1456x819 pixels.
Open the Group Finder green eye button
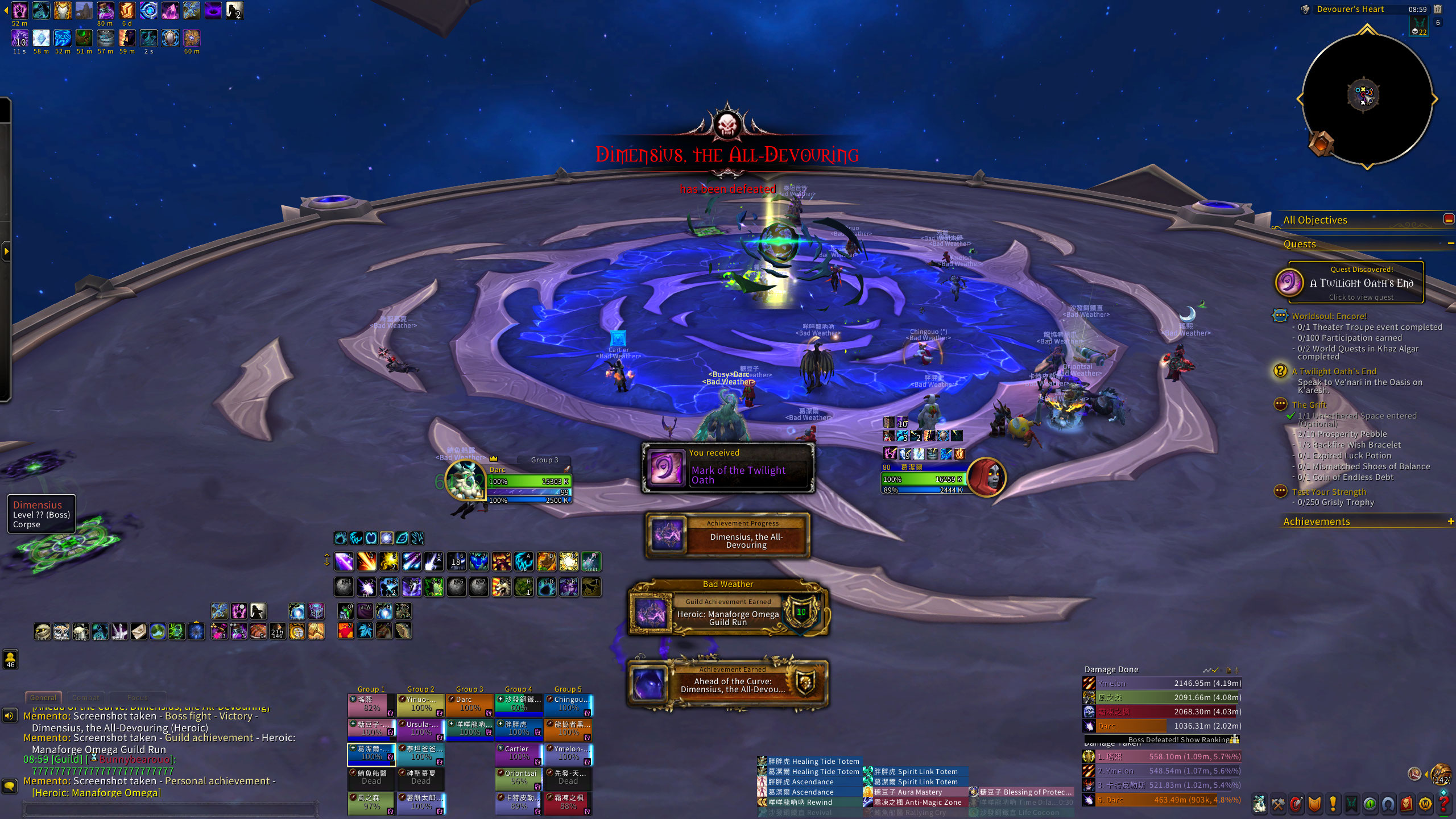click(x=1370, y=804)
